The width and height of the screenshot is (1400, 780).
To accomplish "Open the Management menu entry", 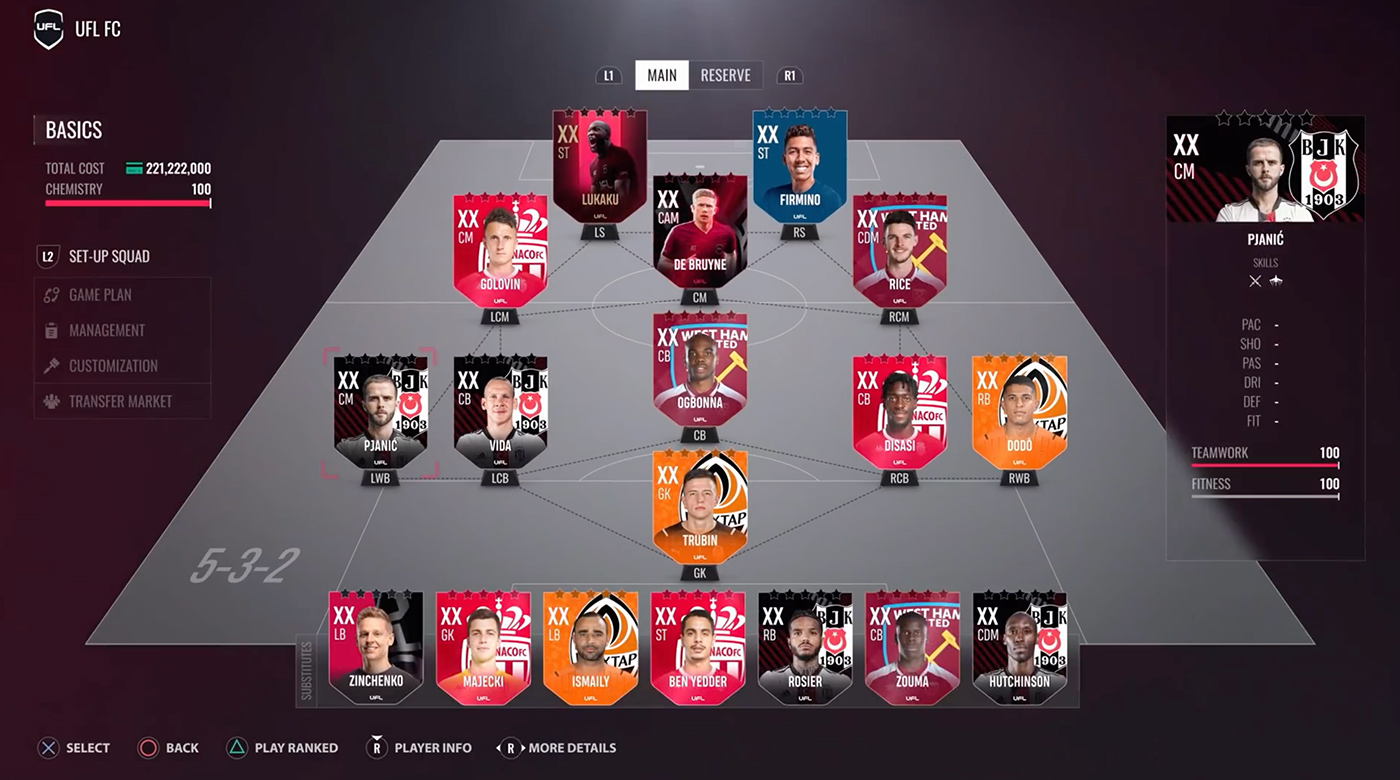I will point(107,330).
